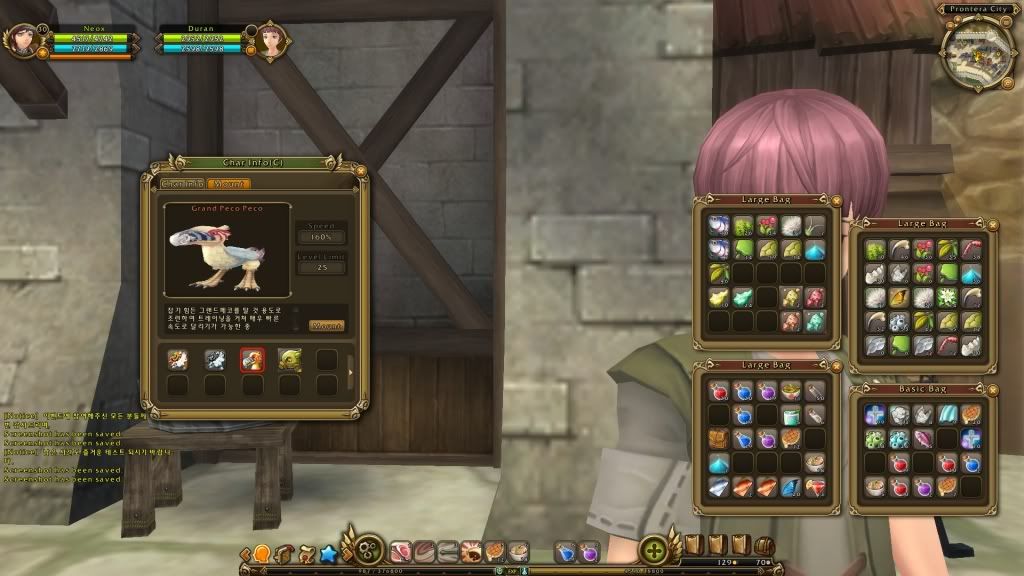
Task: Click the Mount button beside the description
Action: 327,326
